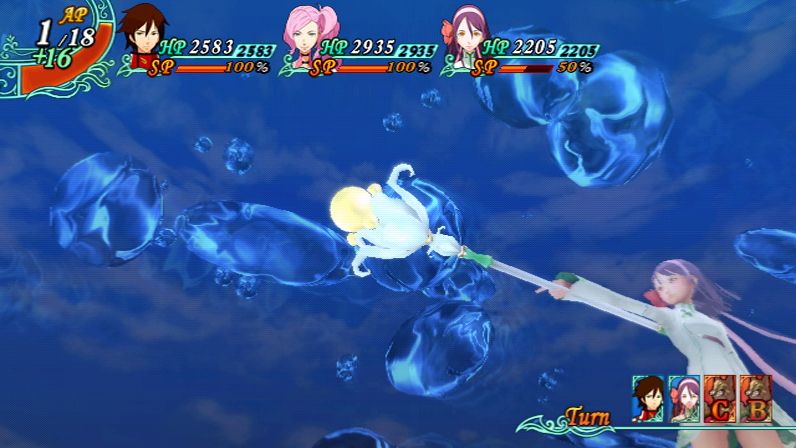The image size is (796, 448).
Task: Click the purple-haired girl turn order icon
Action: pyautogui.click(x=683, y=396)
